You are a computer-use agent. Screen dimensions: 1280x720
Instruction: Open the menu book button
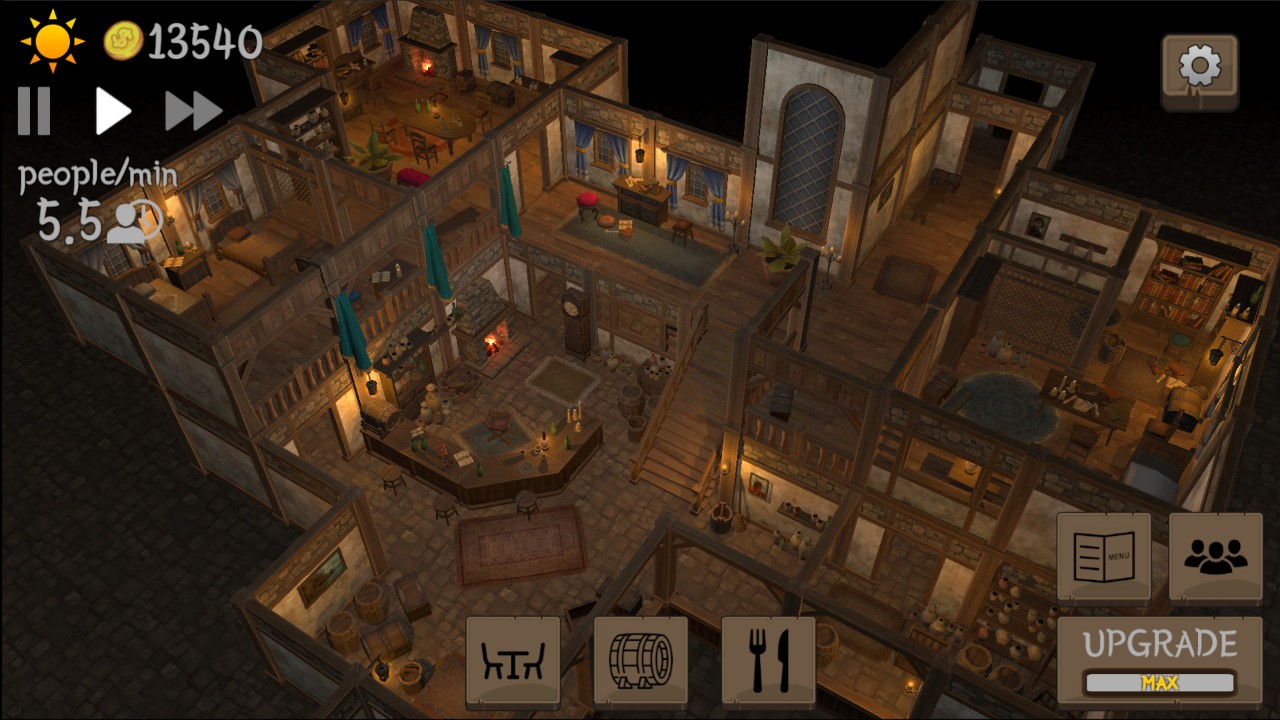1104,557
